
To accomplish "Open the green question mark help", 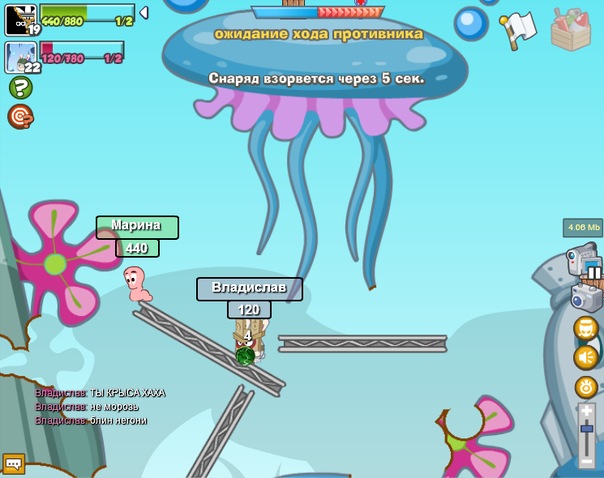I will point(20,88).
